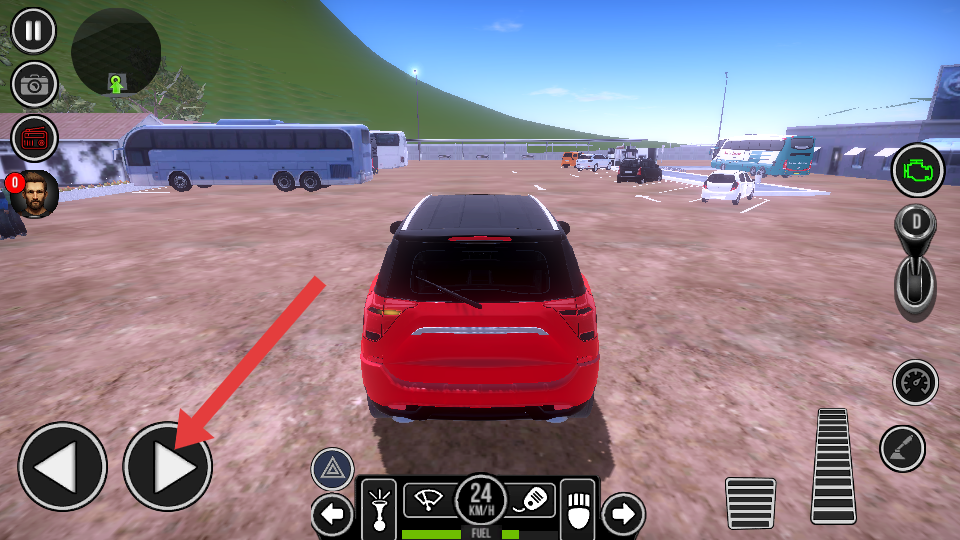Steer left with the left arrow
This screenshot has width=960, height=540.
(x=62, y=467)
